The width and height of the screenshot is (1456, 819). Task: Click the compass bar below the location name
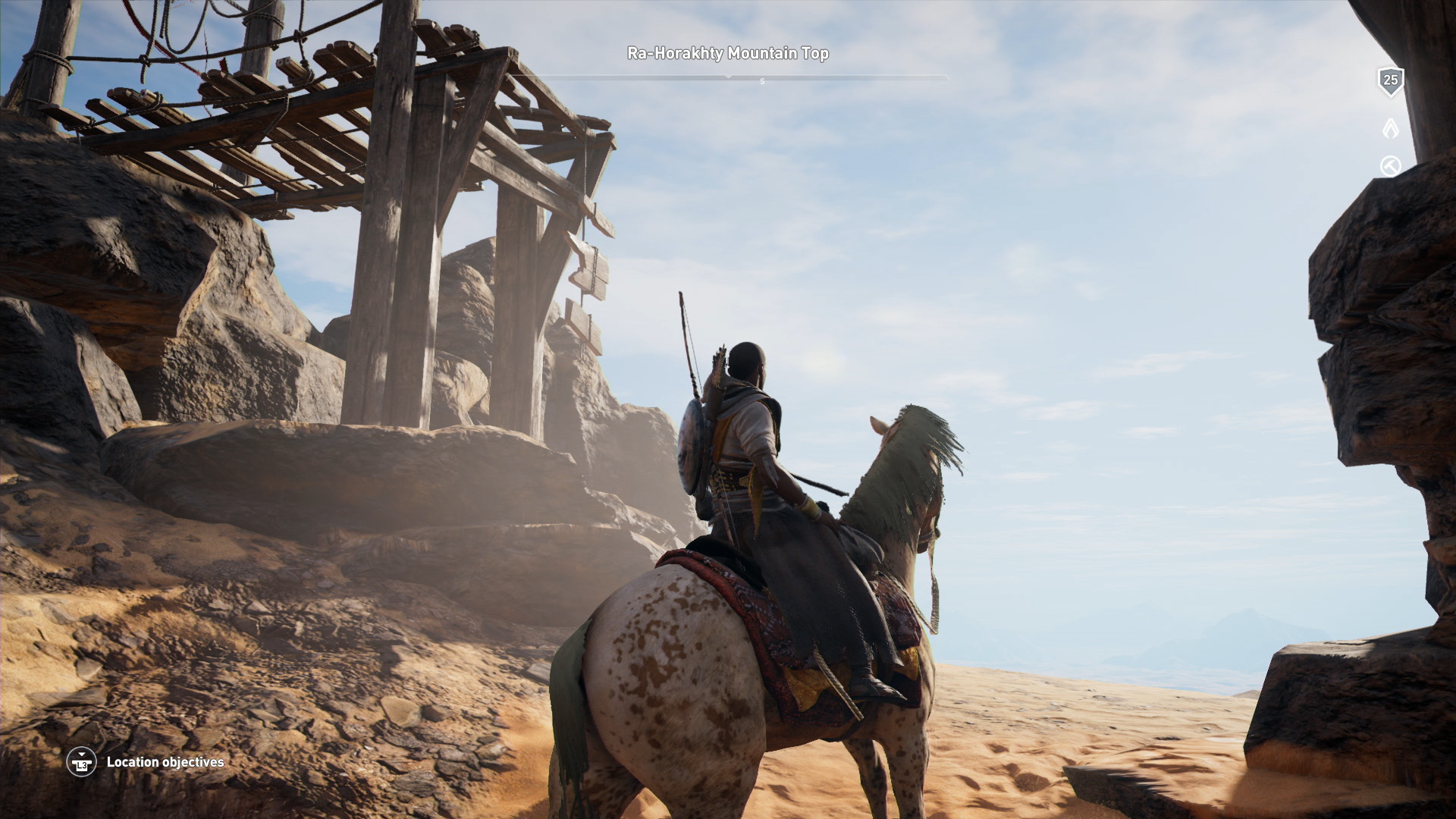[728, 77]
